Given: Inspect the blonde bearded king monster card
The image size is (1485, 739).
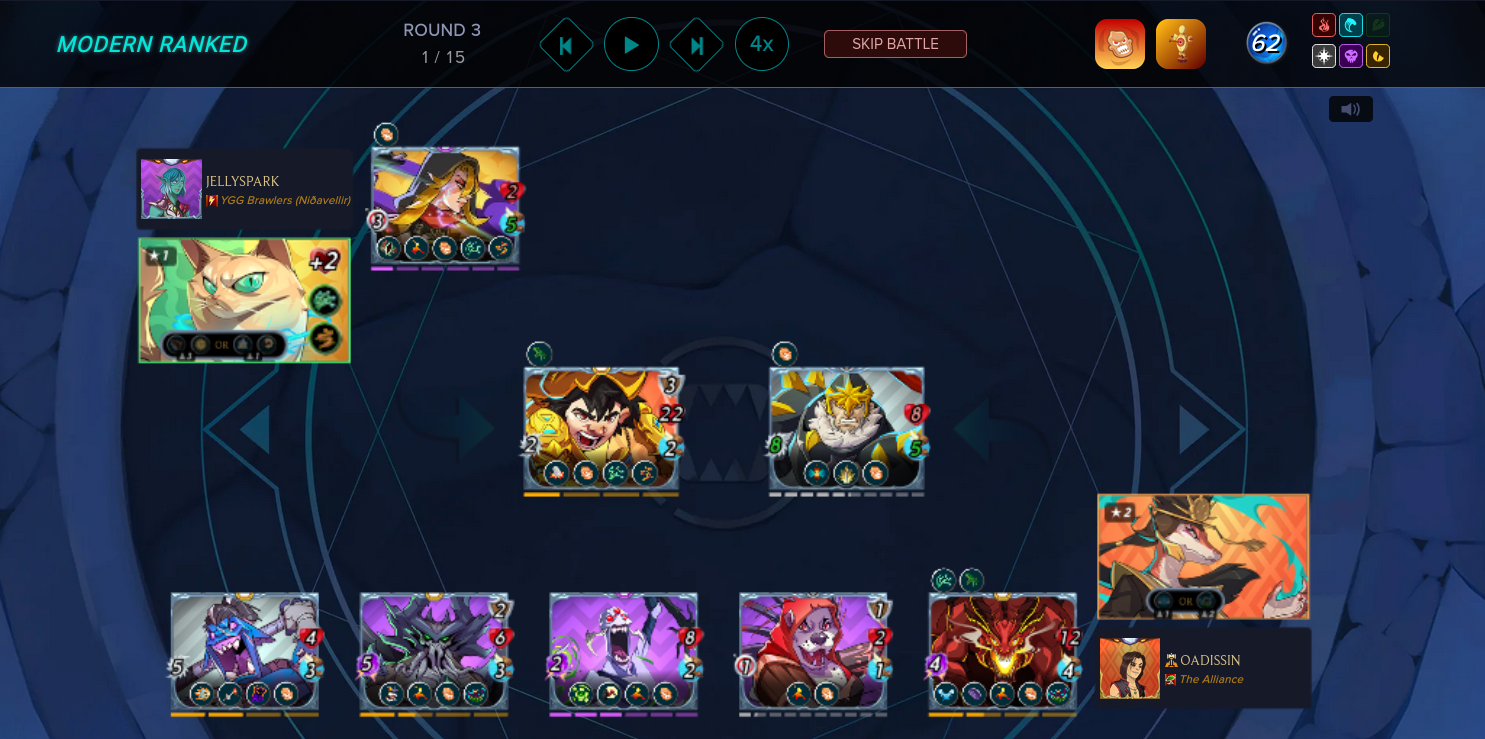Looking at the screenshot, I should tap(846, 427).
